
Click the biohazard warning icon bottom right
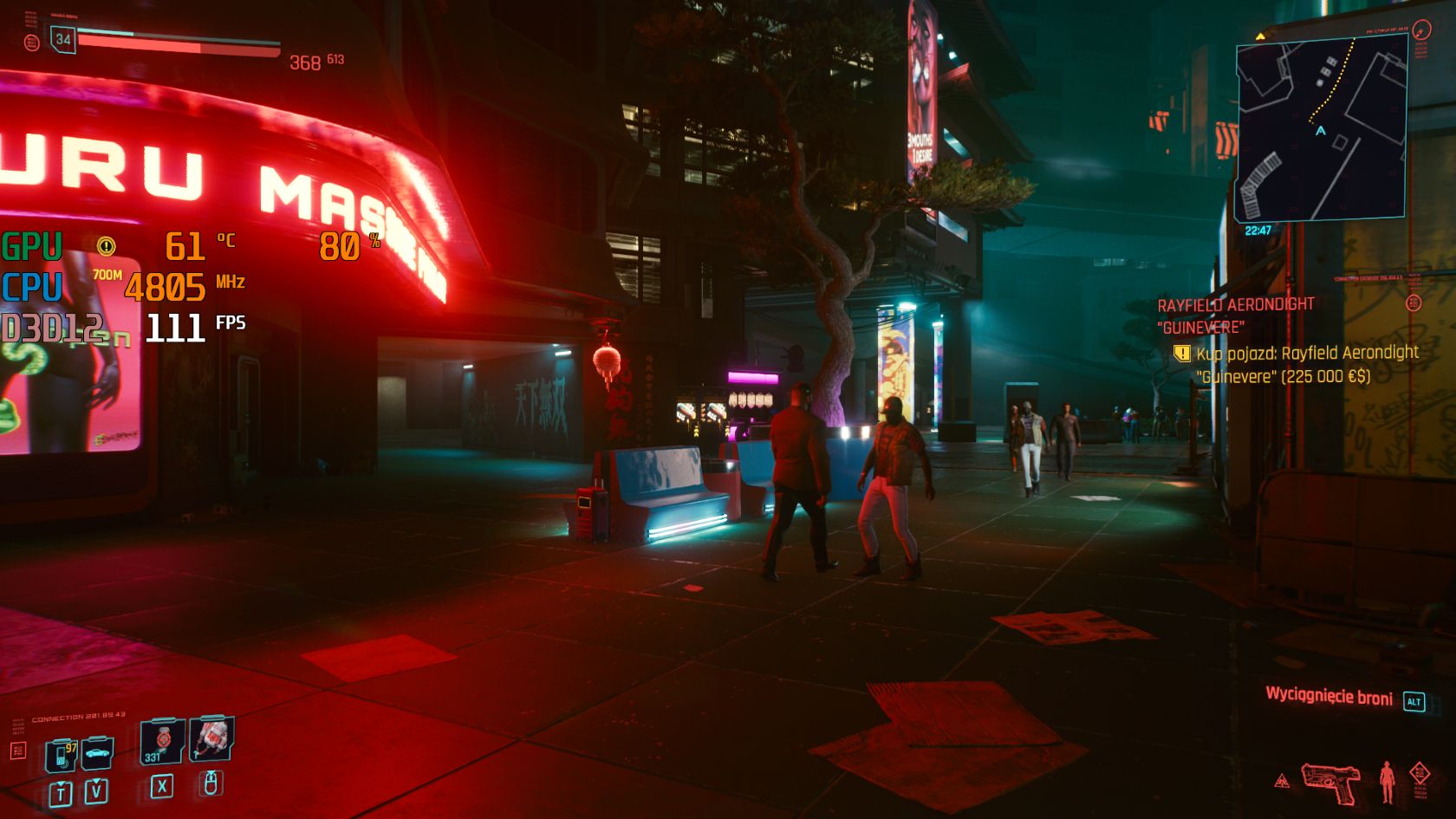1282,779
